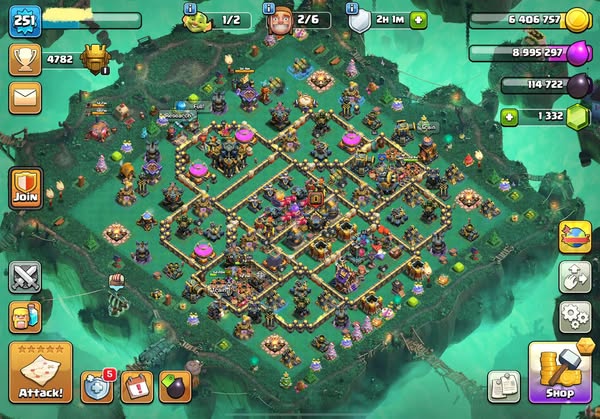Open the mail inbox envelope
This screenshot has width=600, height=419.
pos(24,97)
